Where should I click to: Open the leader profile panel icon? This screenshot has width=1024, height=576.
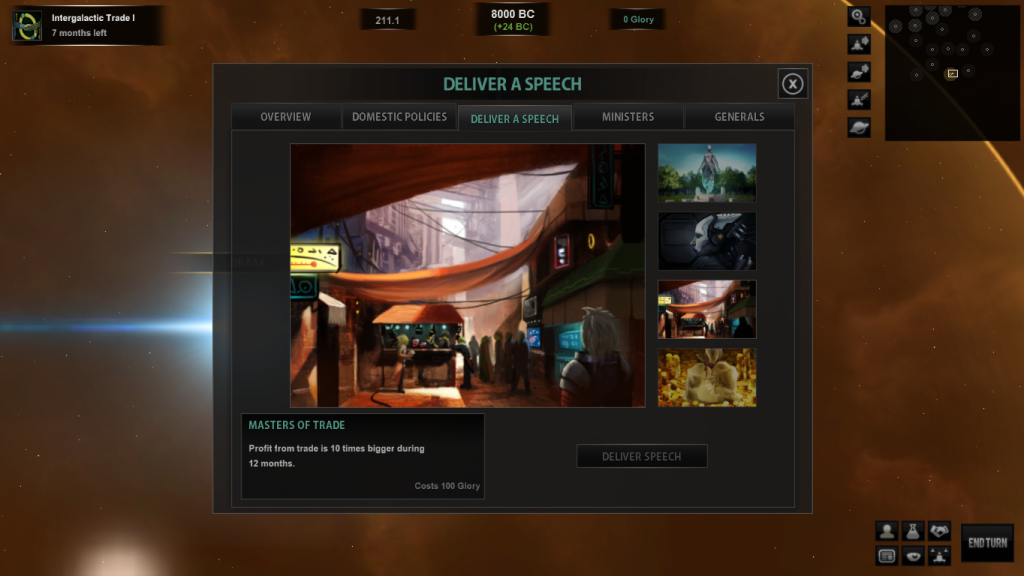[886, 531]
